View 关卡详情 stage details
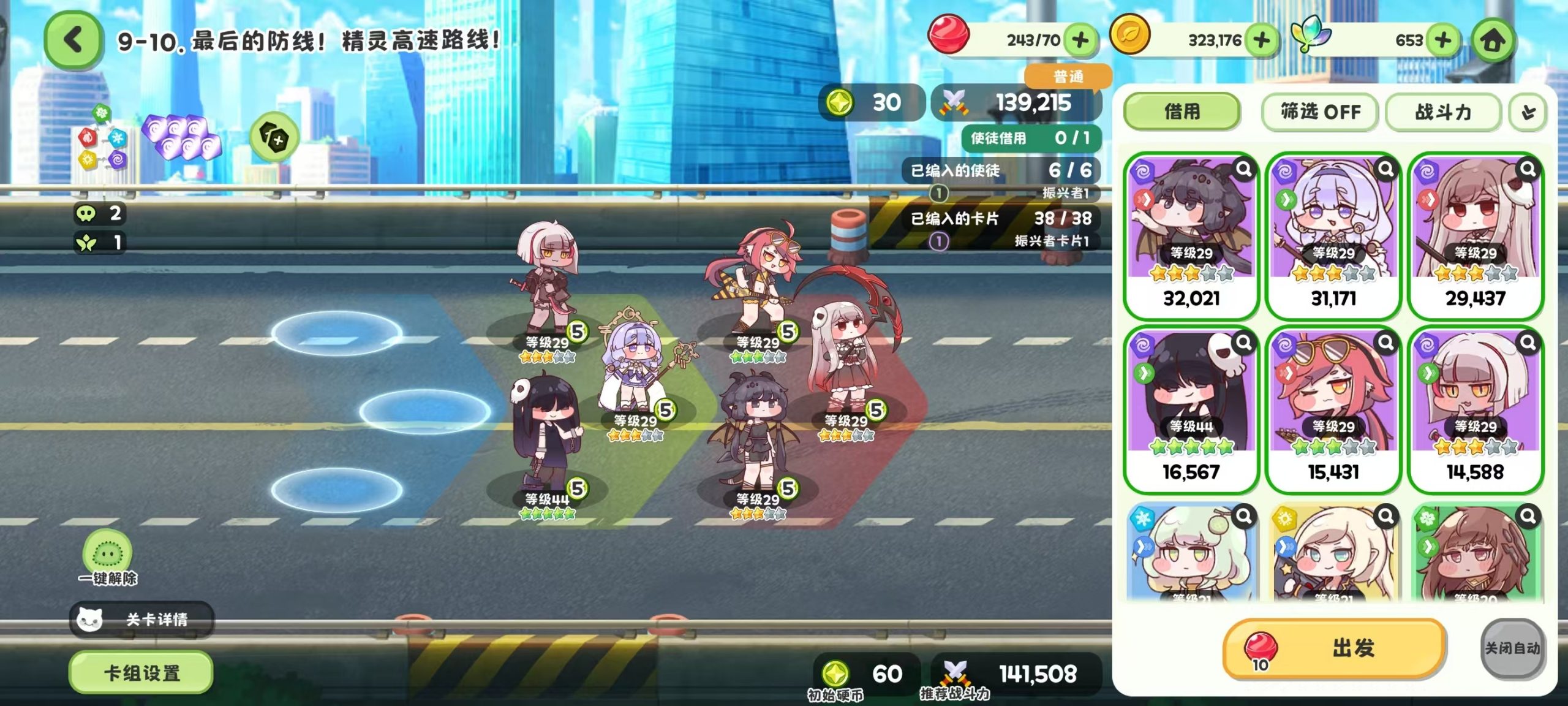 coord(142,620)
